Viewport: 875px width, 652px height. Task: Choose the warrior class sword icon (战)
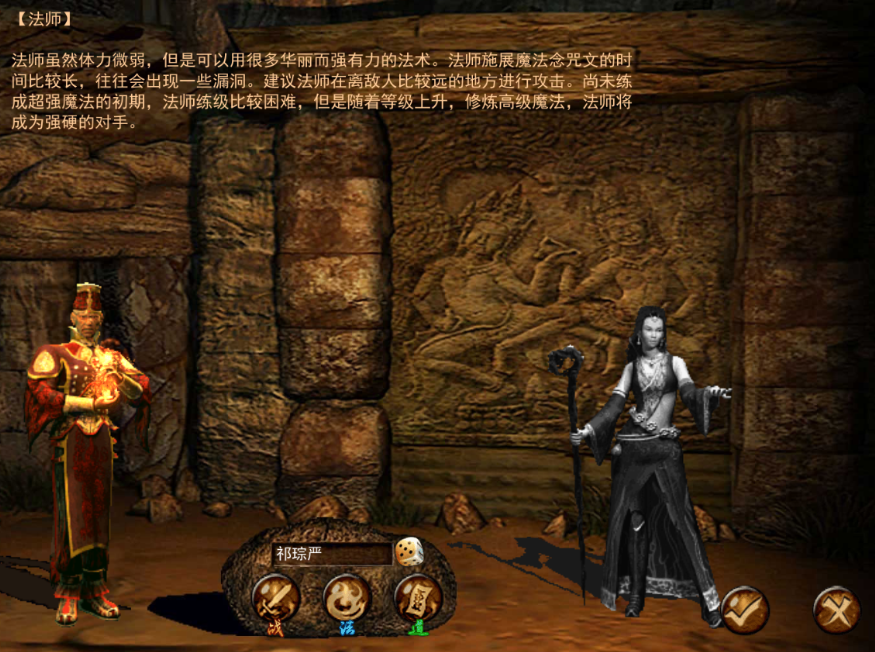pyautogui.click(x=275, y=598)
